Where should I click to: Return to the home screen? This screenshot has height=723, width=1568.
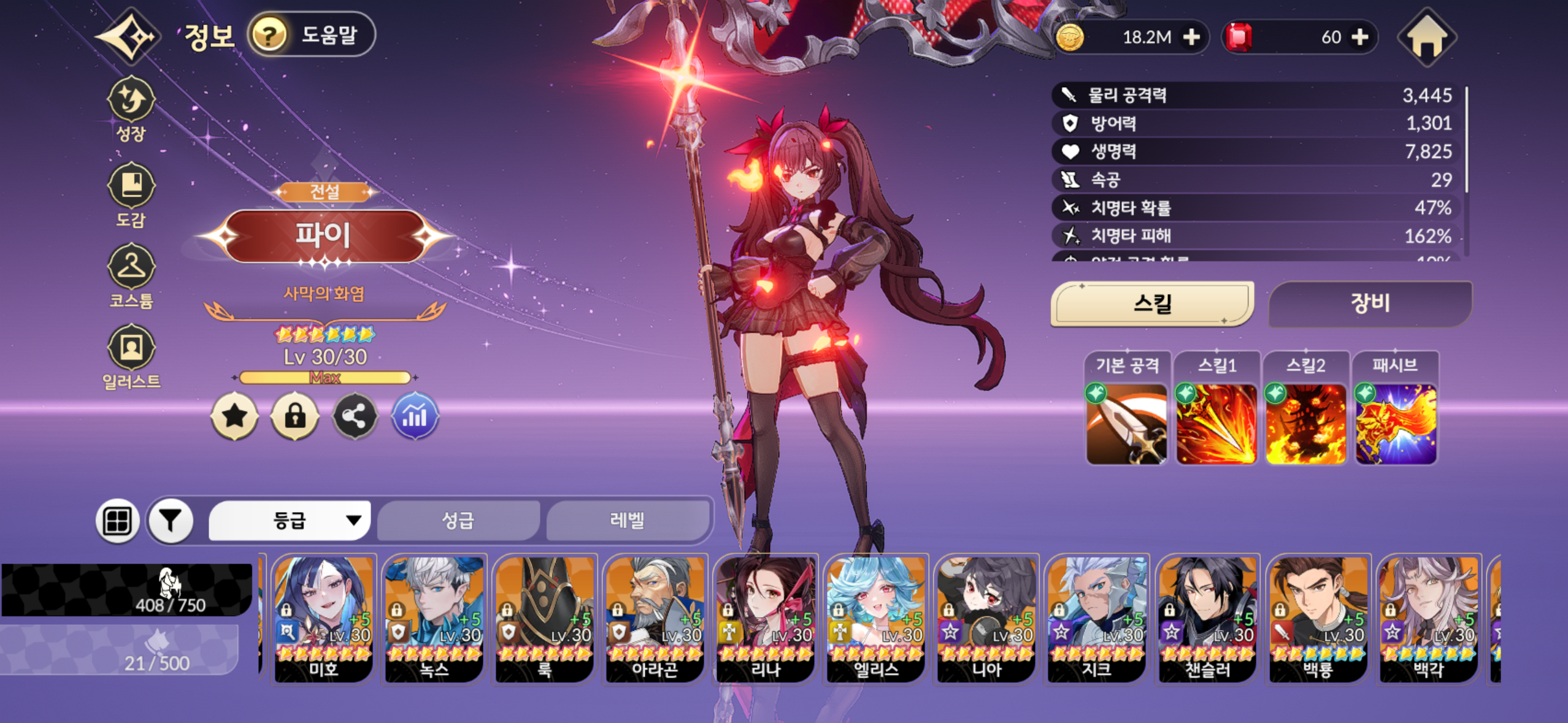tap(1427, 38)
